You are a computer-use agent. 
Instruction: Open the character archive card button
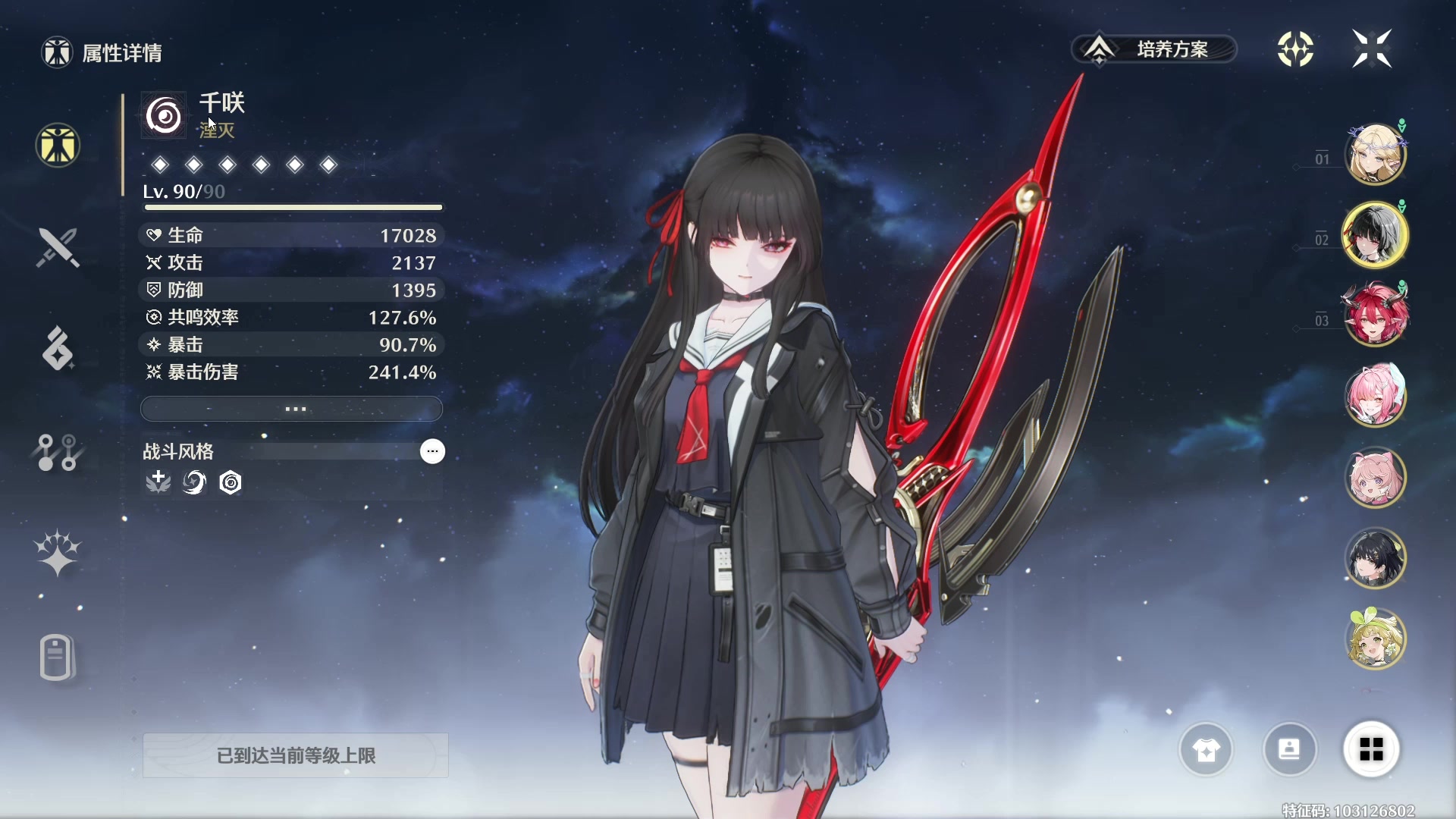[x=1289, y=750]
